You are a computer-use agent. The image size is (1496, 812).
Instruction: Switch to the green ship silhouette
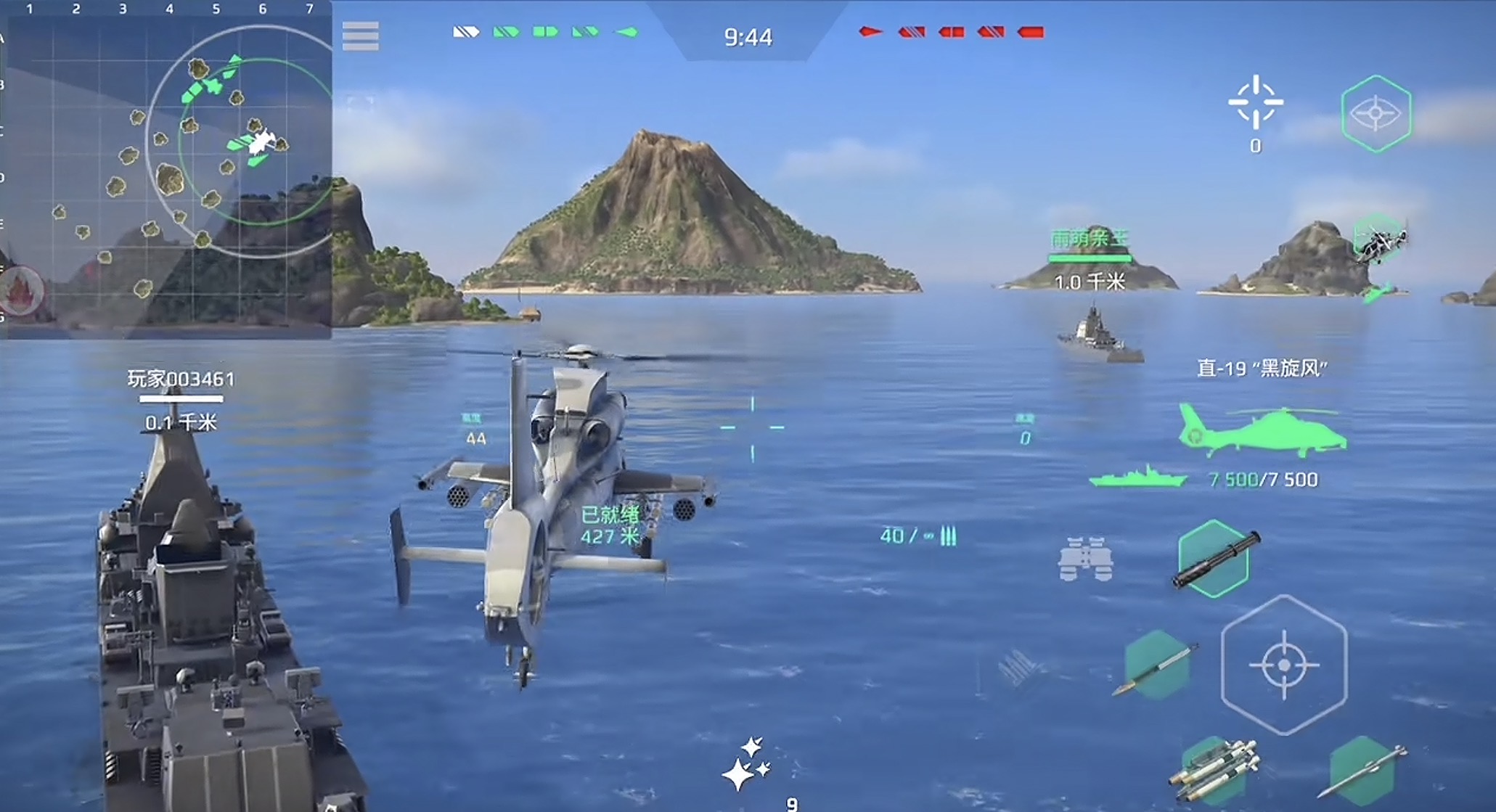(x=1137, y=479)
